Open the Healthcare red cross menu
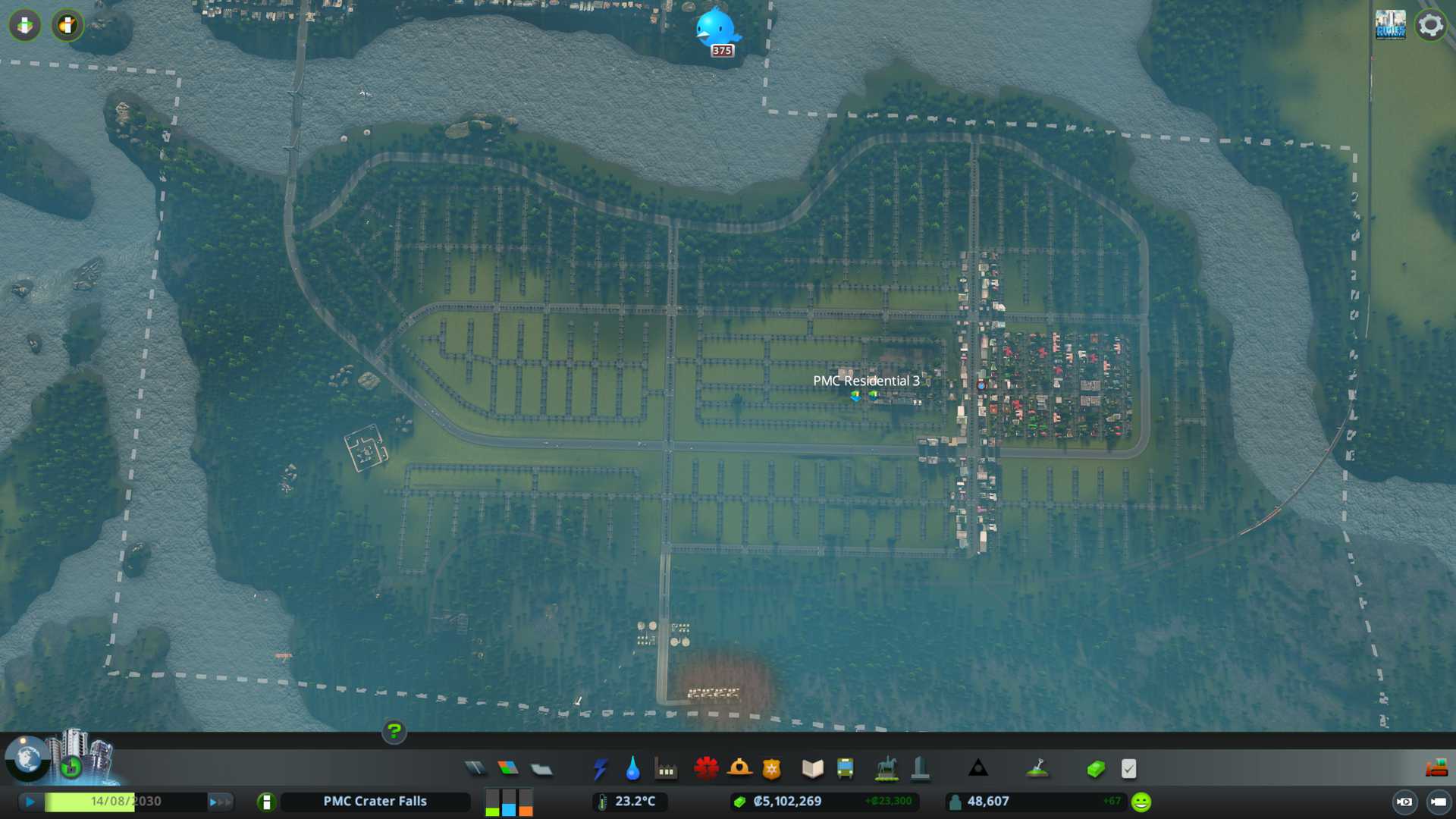Viewport: 1456px width, 819px height. [706, 769]
